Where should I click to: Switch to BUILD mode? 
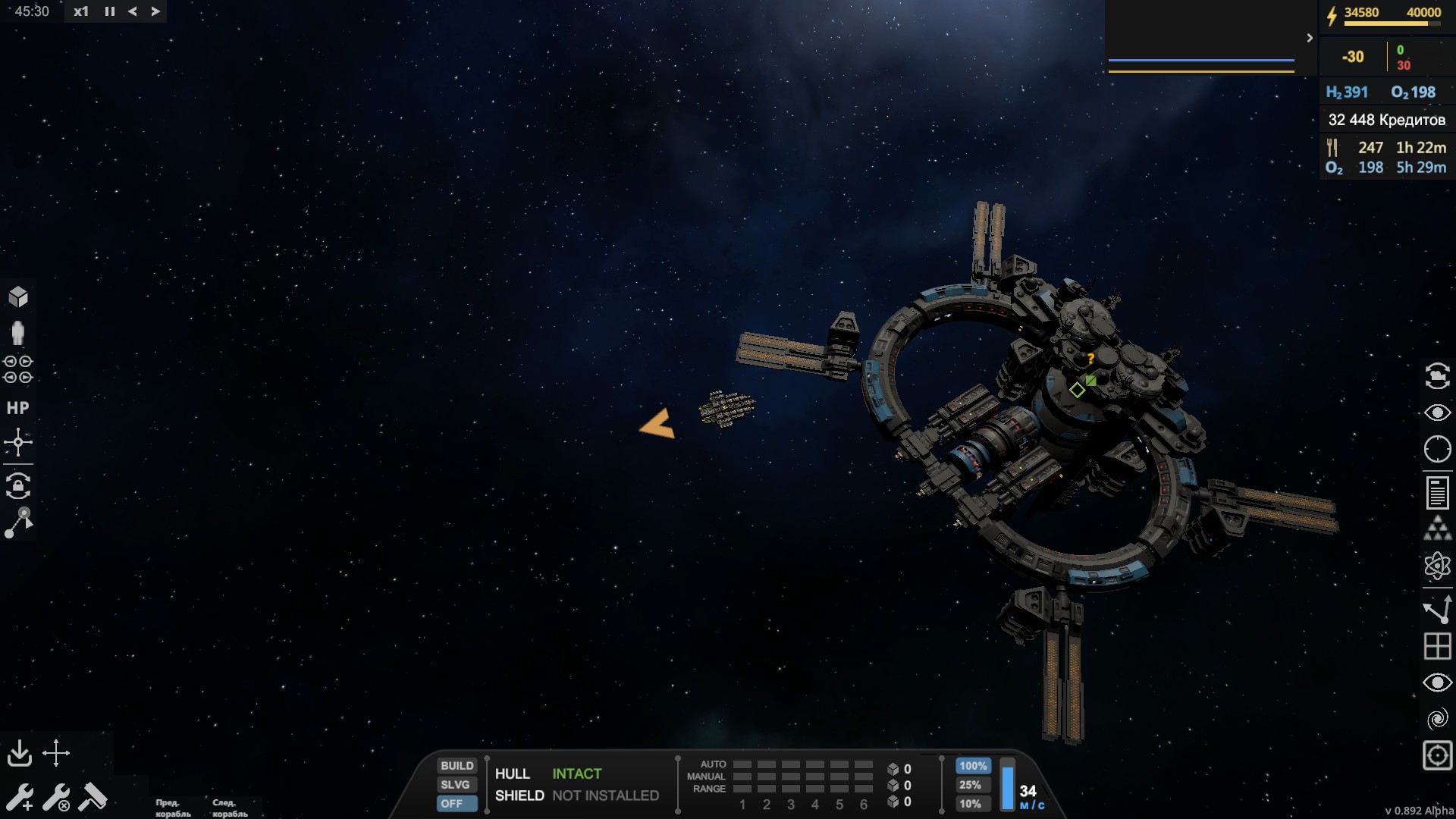click(x=457, y=766)
